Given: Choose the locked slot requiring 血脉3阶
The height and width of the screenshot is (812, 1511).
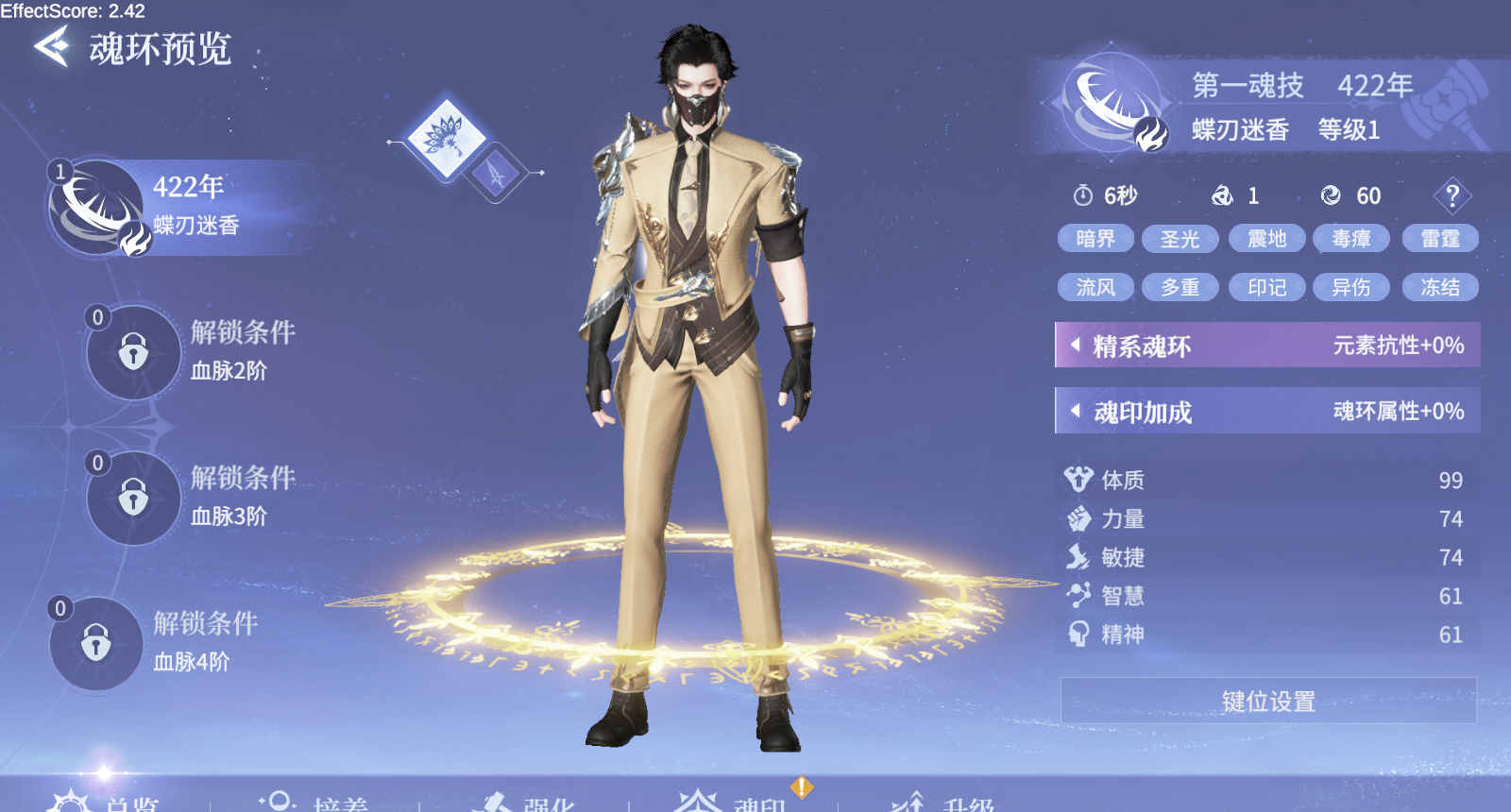Looking at the screenshot, I should coord(133,498).
